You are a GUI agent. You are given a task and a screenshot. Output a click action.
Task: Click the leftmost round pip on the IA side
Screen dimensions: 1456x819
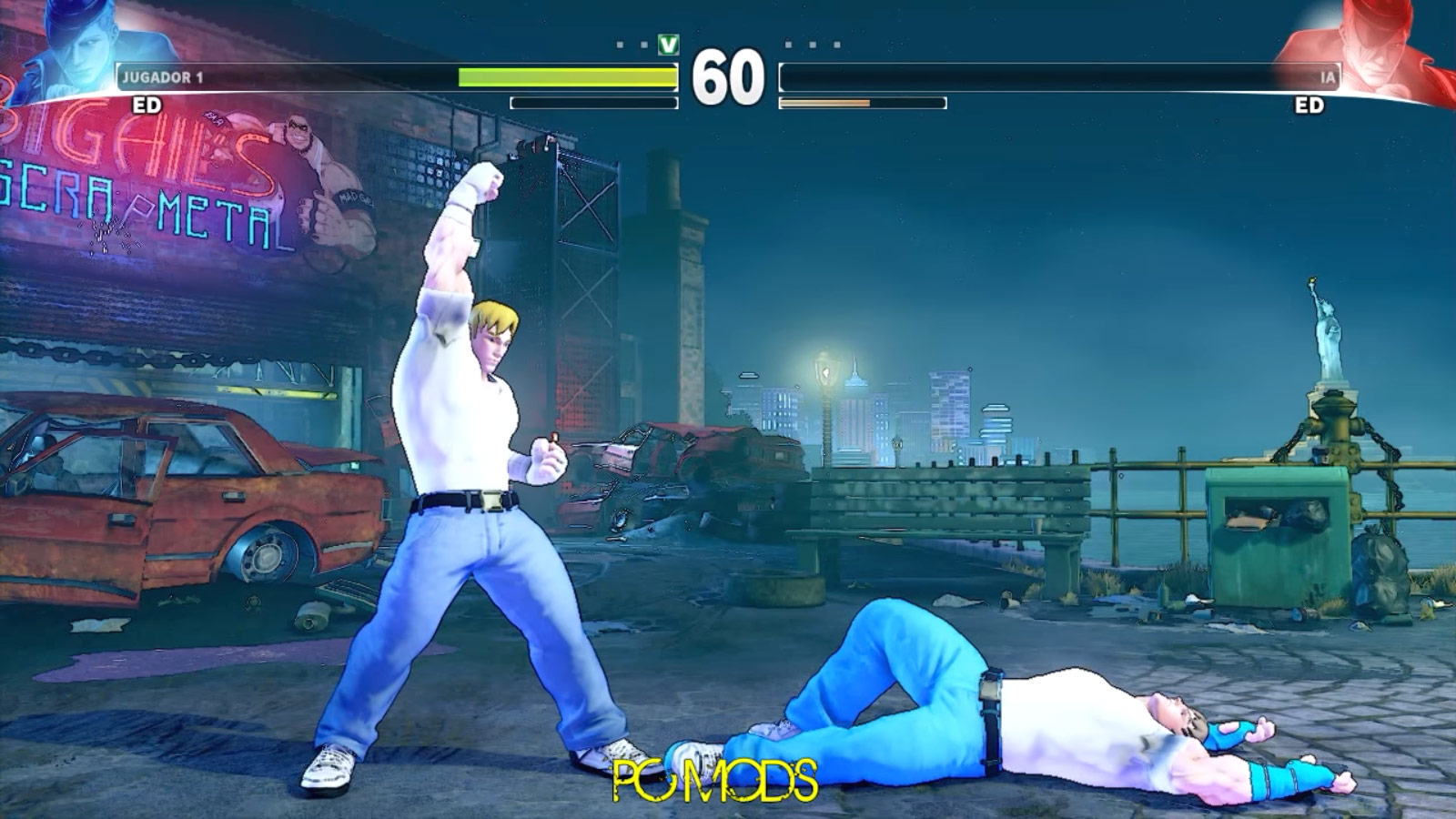788,45
